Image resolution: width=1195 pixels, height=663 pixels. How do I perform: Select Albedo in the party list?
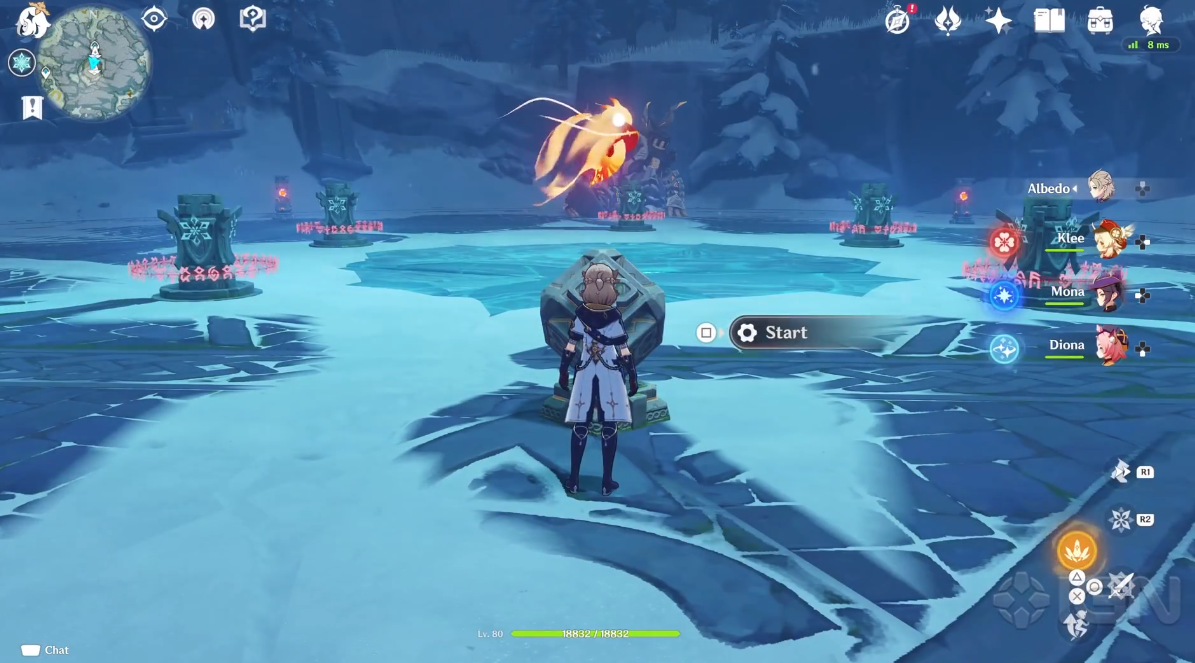click(1100, 188)
